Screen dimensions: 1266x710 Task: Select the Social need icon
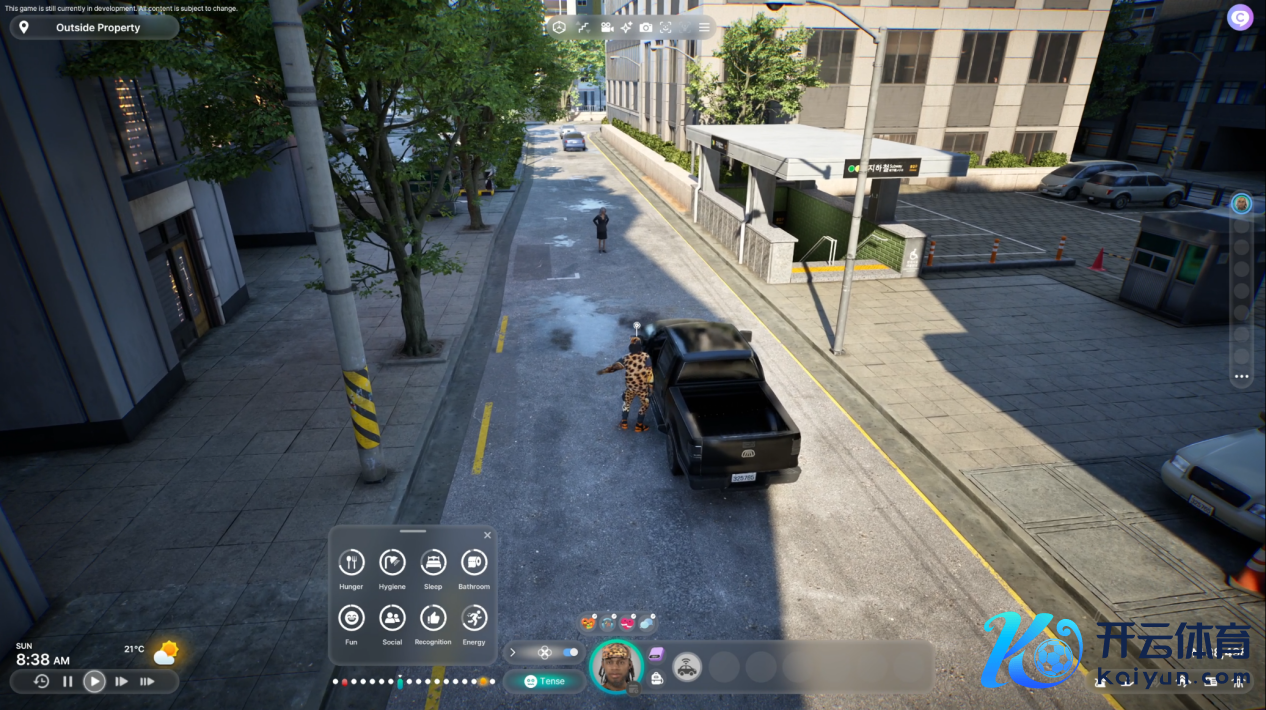(392, 618)
